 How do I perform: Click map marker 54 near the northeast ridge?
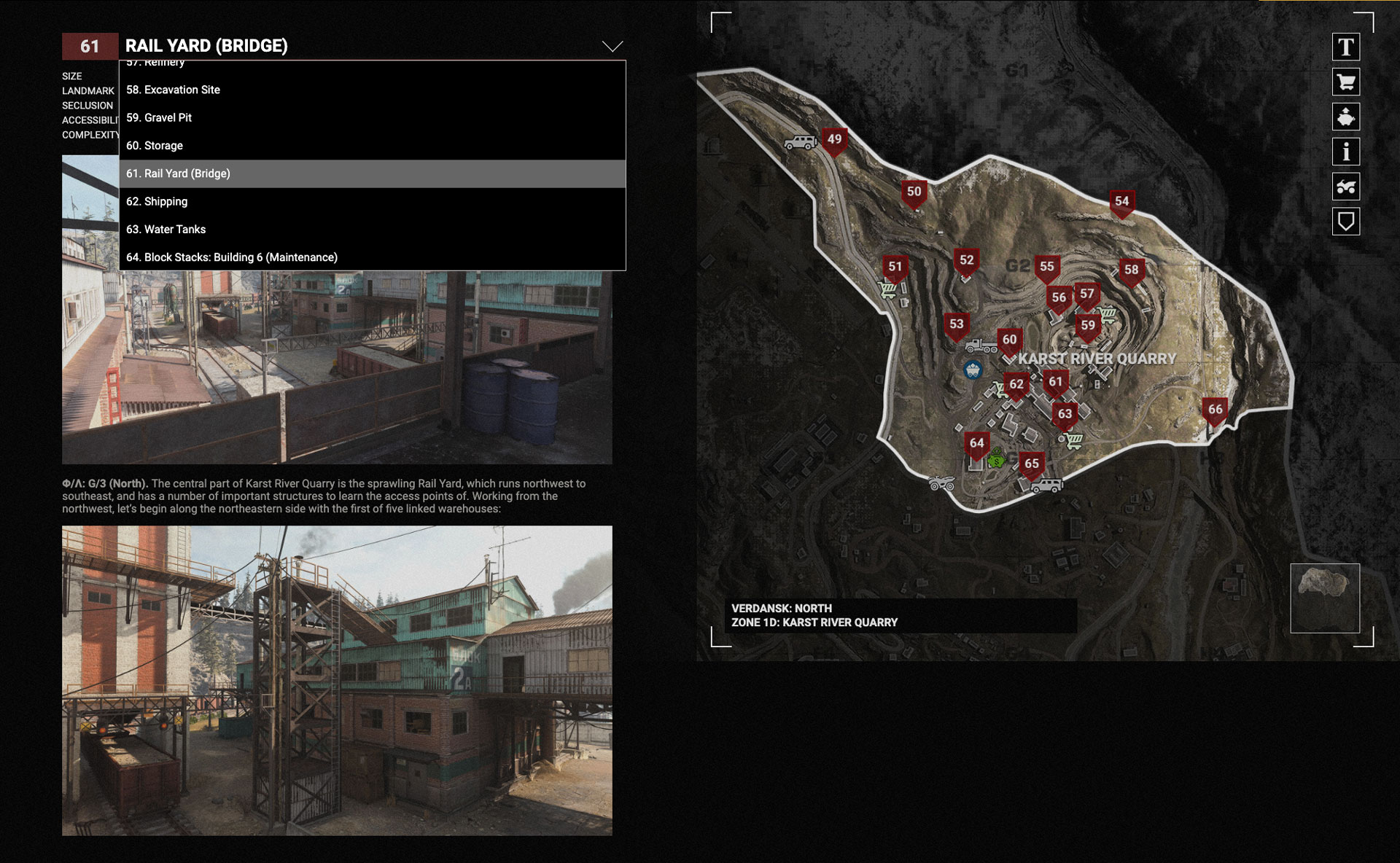1124,201
